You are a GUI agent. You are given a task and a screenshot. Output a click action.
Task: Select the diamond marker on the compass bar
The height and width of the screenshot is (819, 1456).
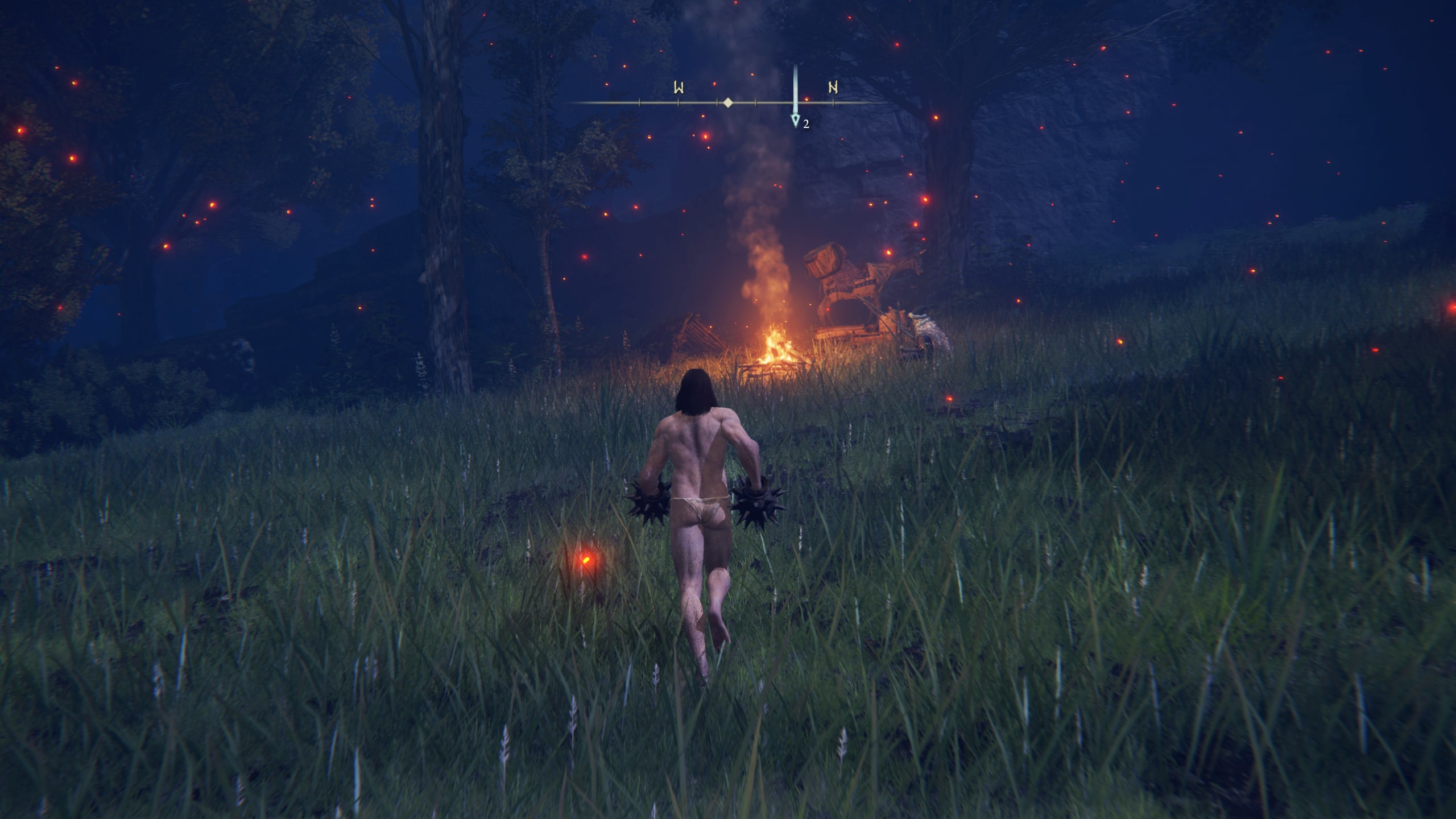tap(727, 103)
